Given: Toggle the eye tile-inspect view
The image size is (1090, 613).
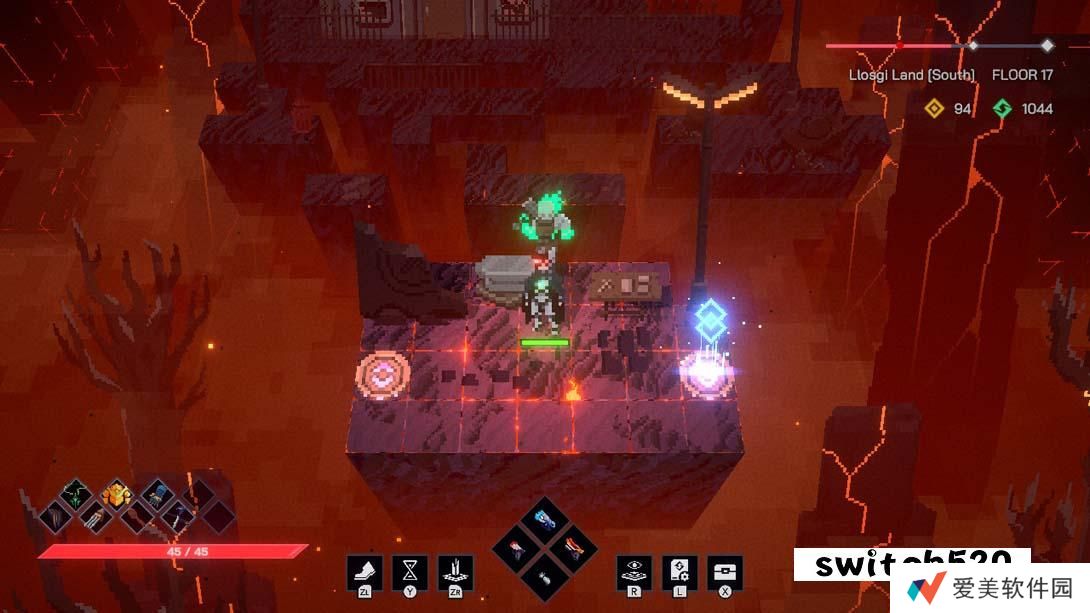Looking at the screenshot, I should 634,572.
